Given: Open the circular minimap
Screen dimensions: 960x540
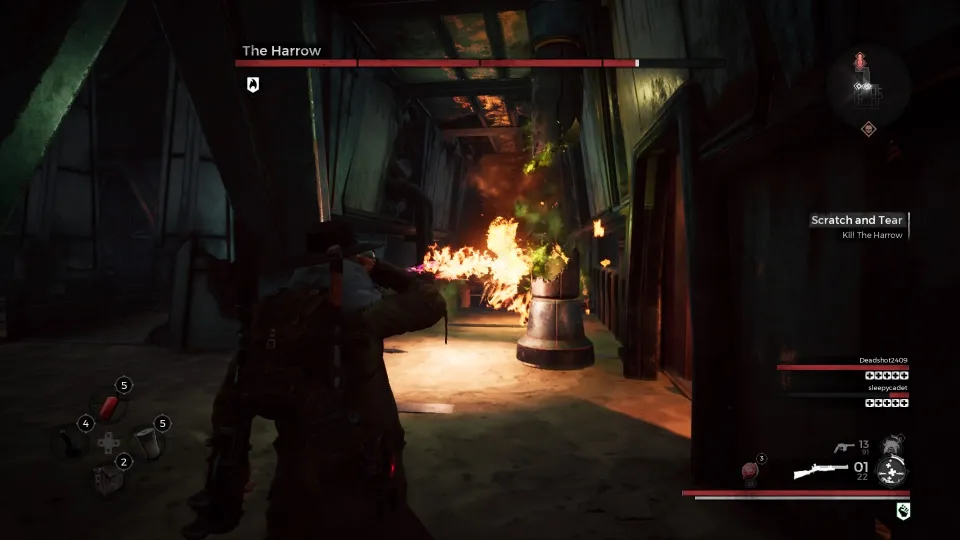Looking at the screenshot, I should pos(868,86).
